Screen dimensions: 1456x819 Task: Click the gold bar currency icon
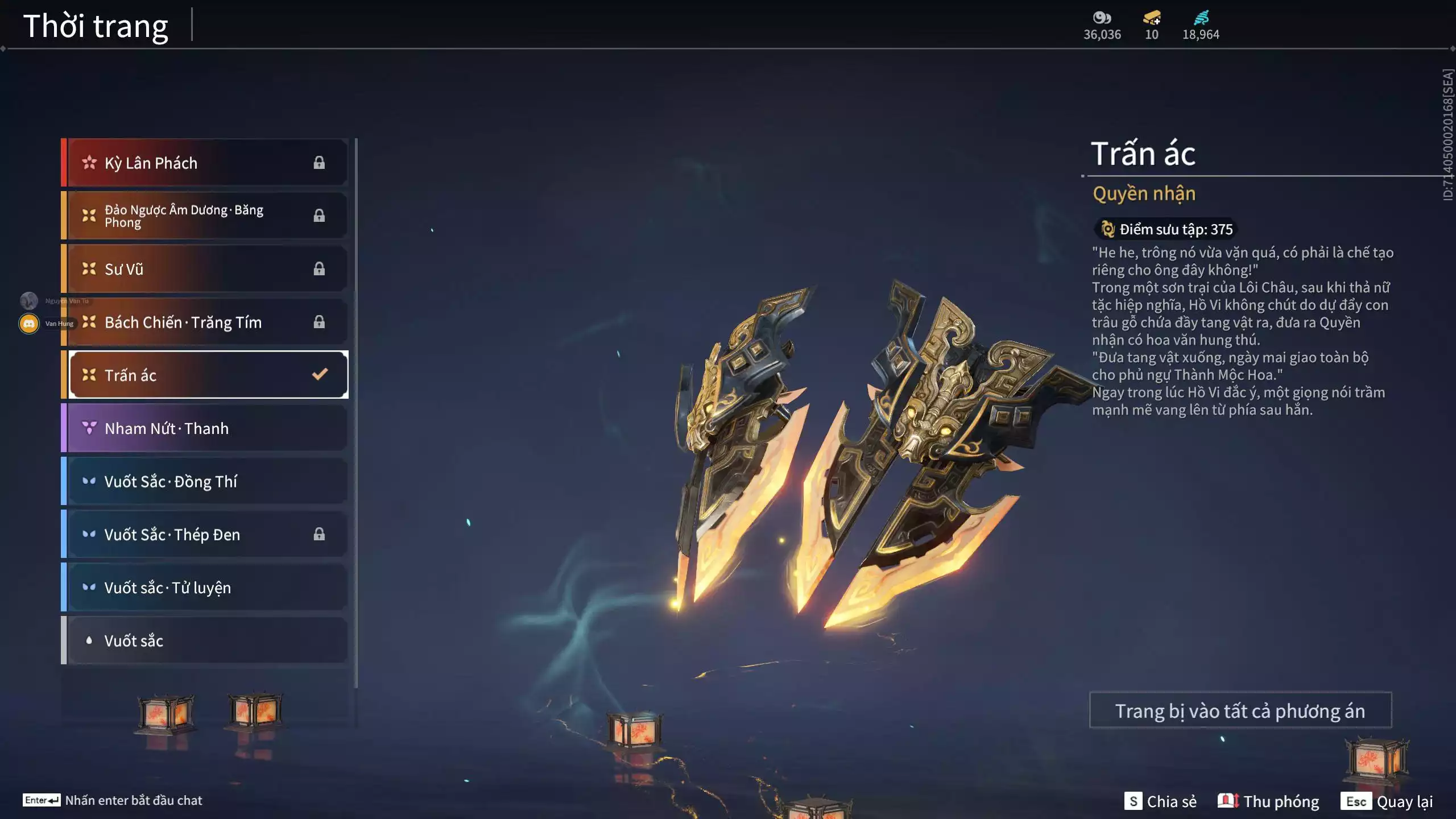(x=1152, y=18)
